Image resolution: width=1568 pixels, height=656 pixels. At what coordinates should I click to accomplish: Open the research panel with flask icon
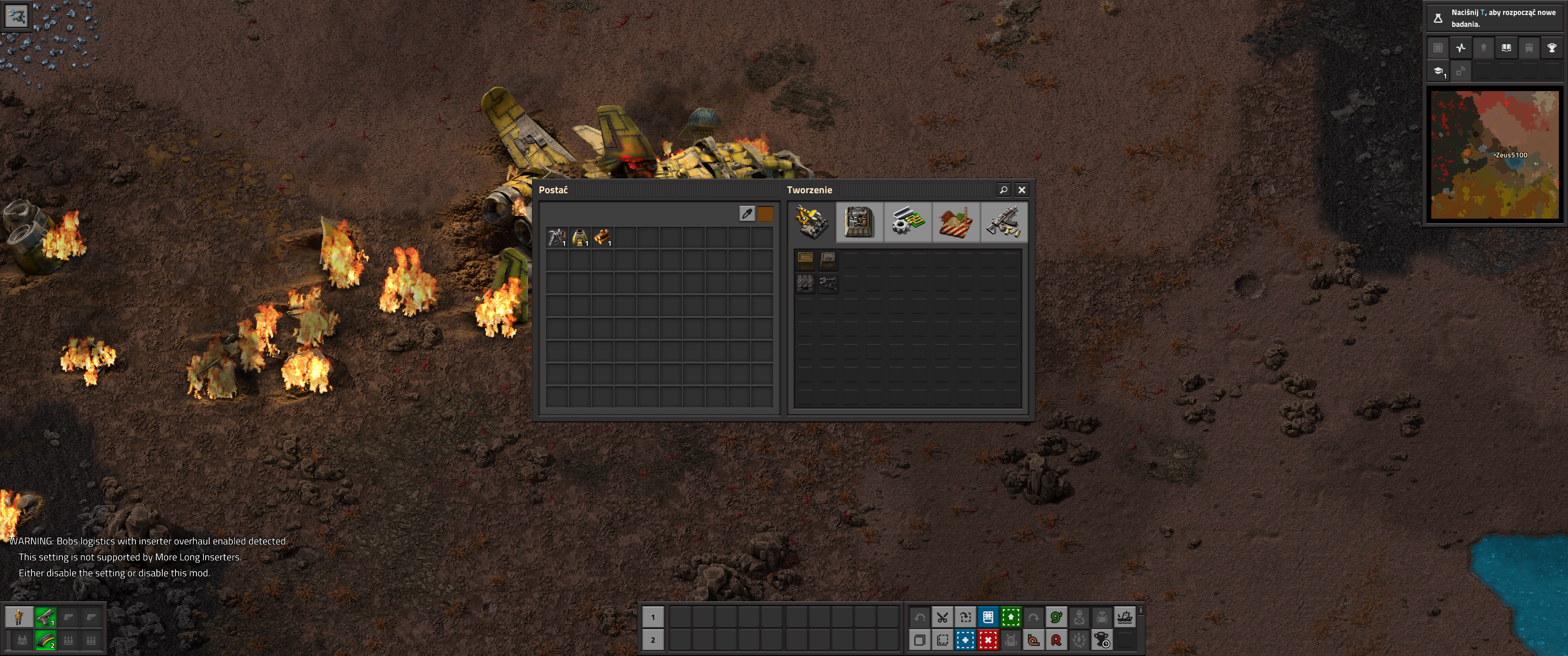[1438, 18]
